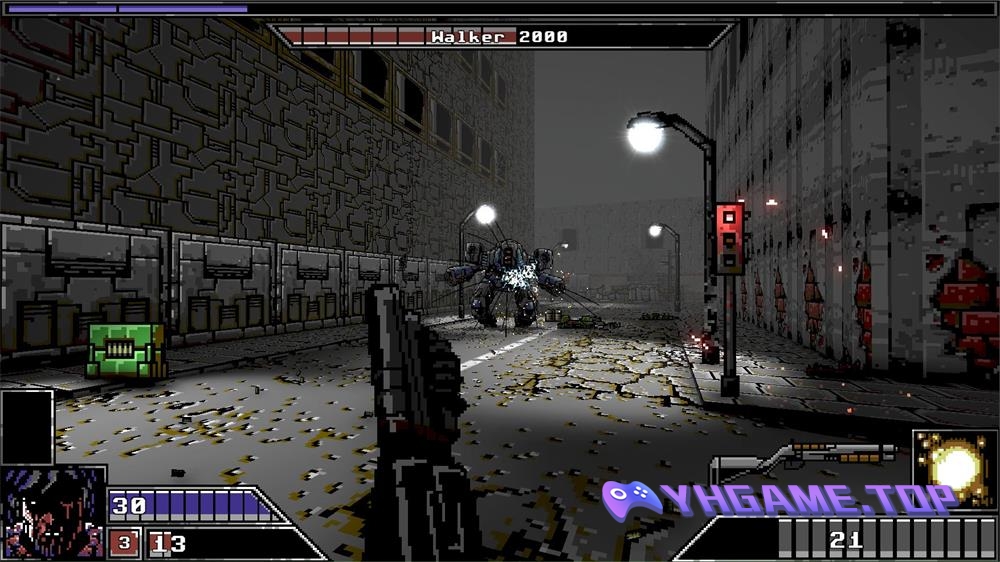Click the red square showing 3
The image size is (1000, 562).
pos(125,544)
